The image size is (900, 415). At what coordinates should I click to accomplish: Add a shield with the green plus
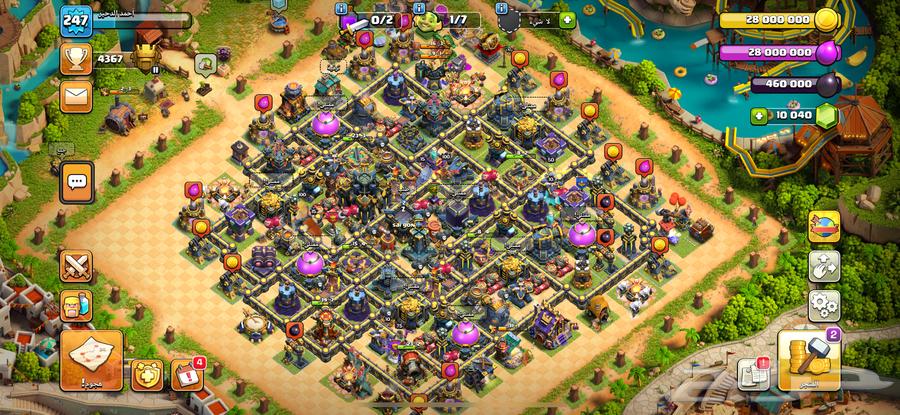[567, 19]
